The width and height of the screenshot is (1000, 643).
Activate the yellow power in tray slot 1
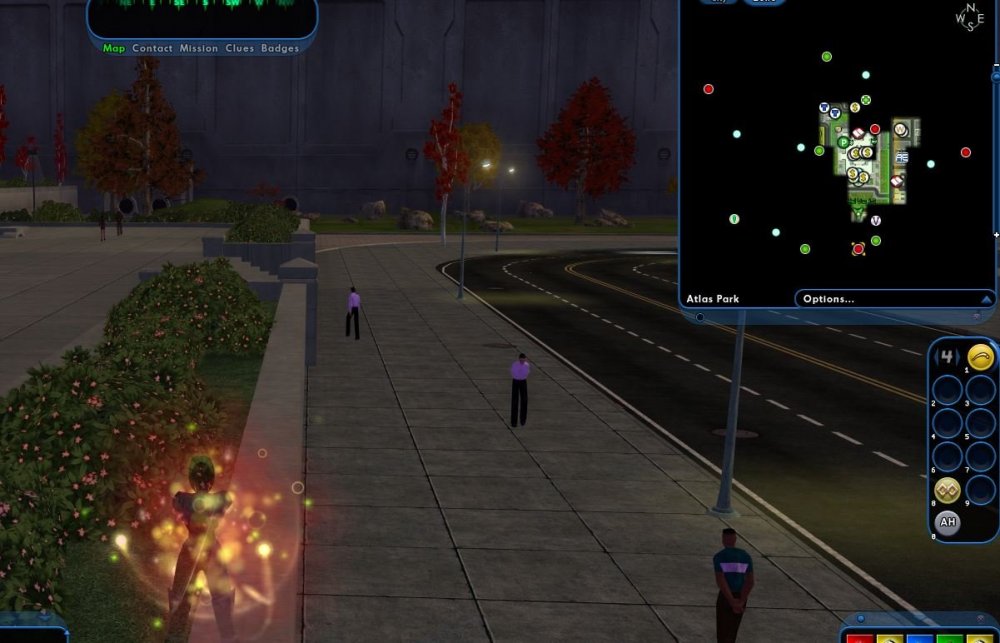click(x=981, y=357)
